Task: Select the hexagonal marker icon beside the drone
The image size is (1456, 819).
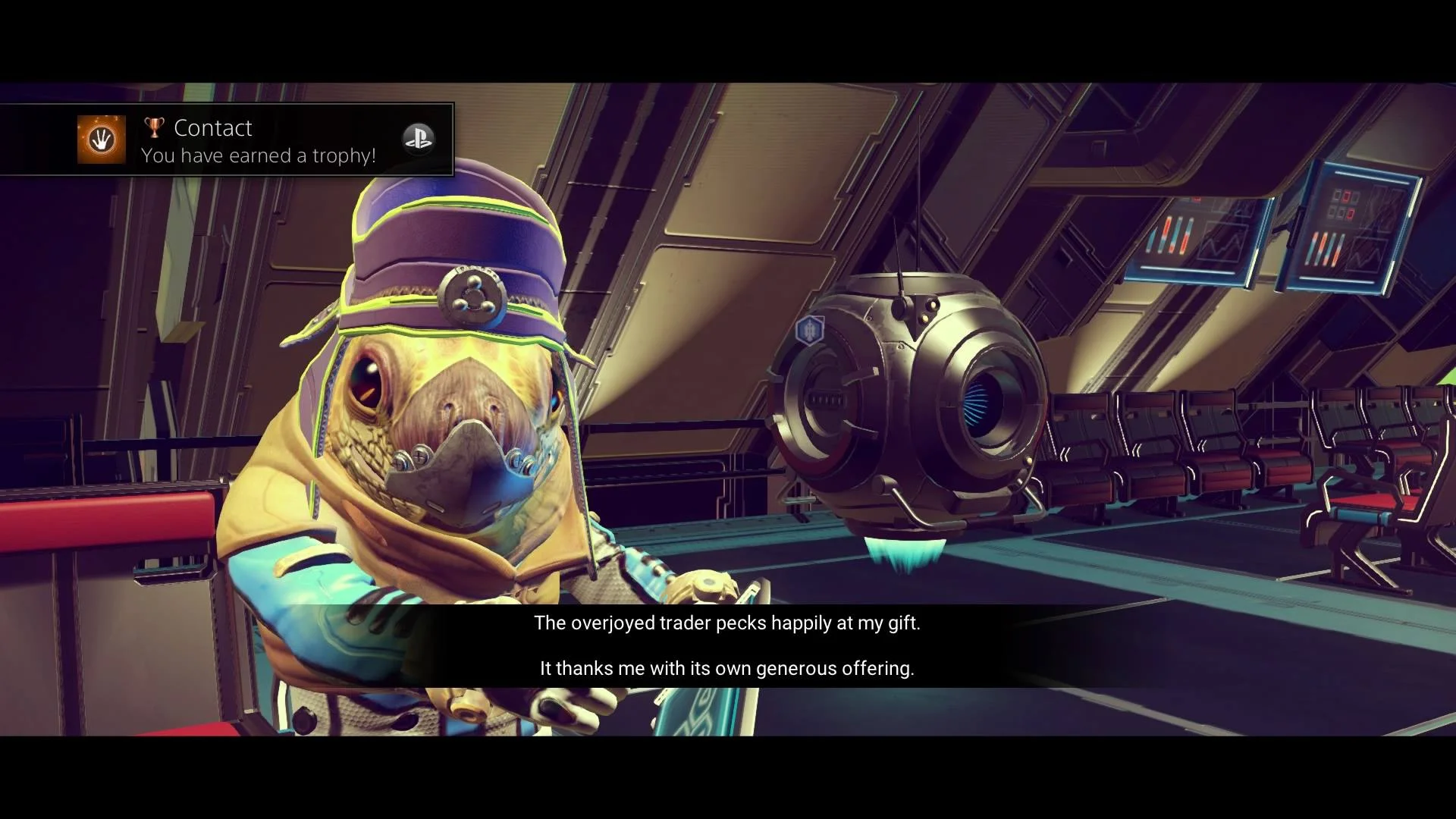Action: [810, 330]
